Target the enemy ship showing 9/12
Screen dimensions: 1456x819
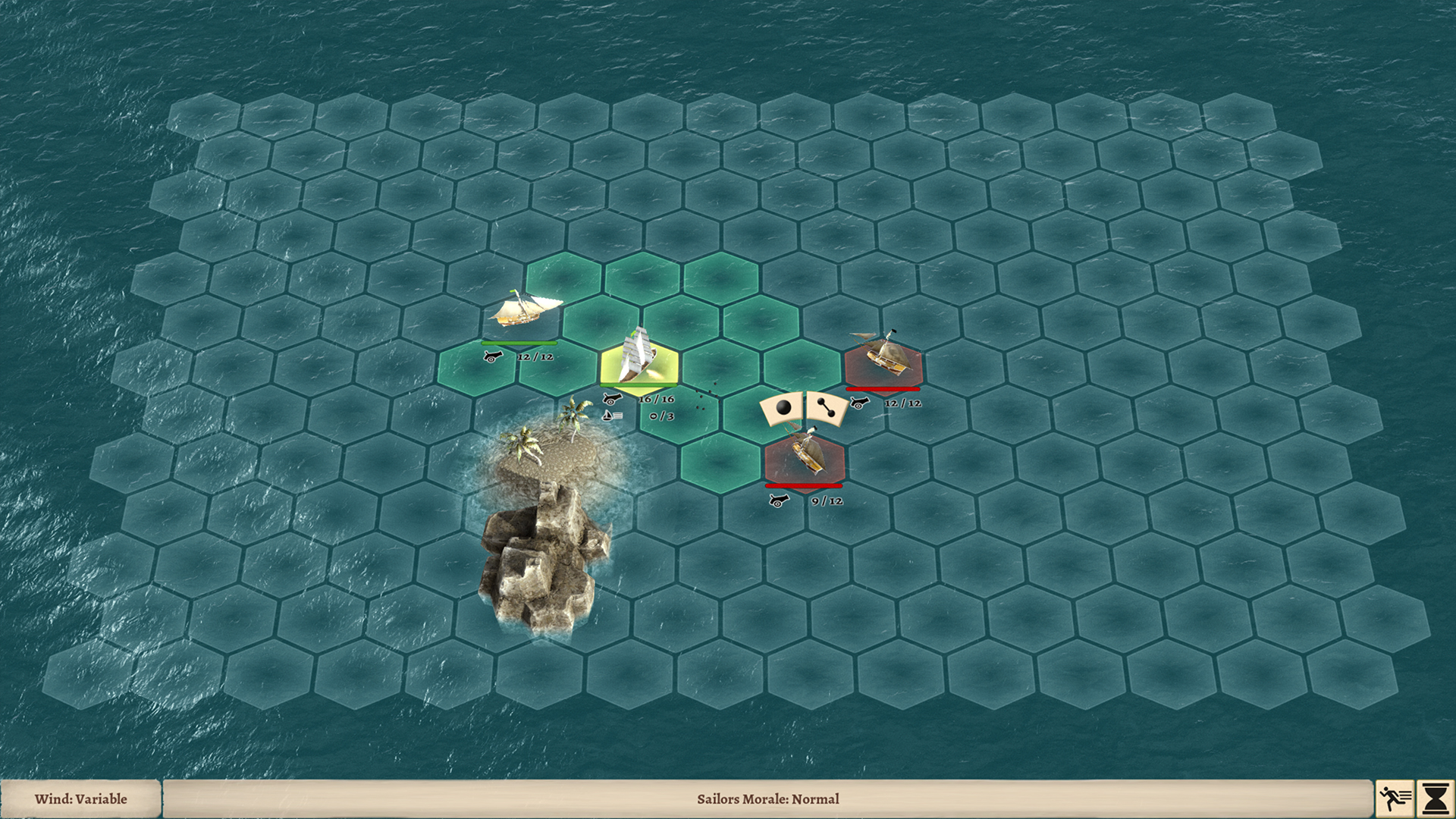click(805, 457)
